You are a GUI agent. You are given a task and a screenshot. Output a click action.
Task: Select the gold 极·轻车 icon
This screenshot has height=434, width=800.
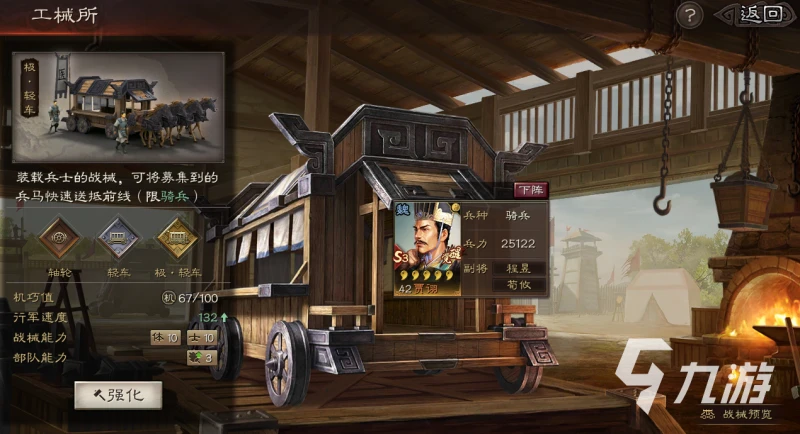click(179, 238)
